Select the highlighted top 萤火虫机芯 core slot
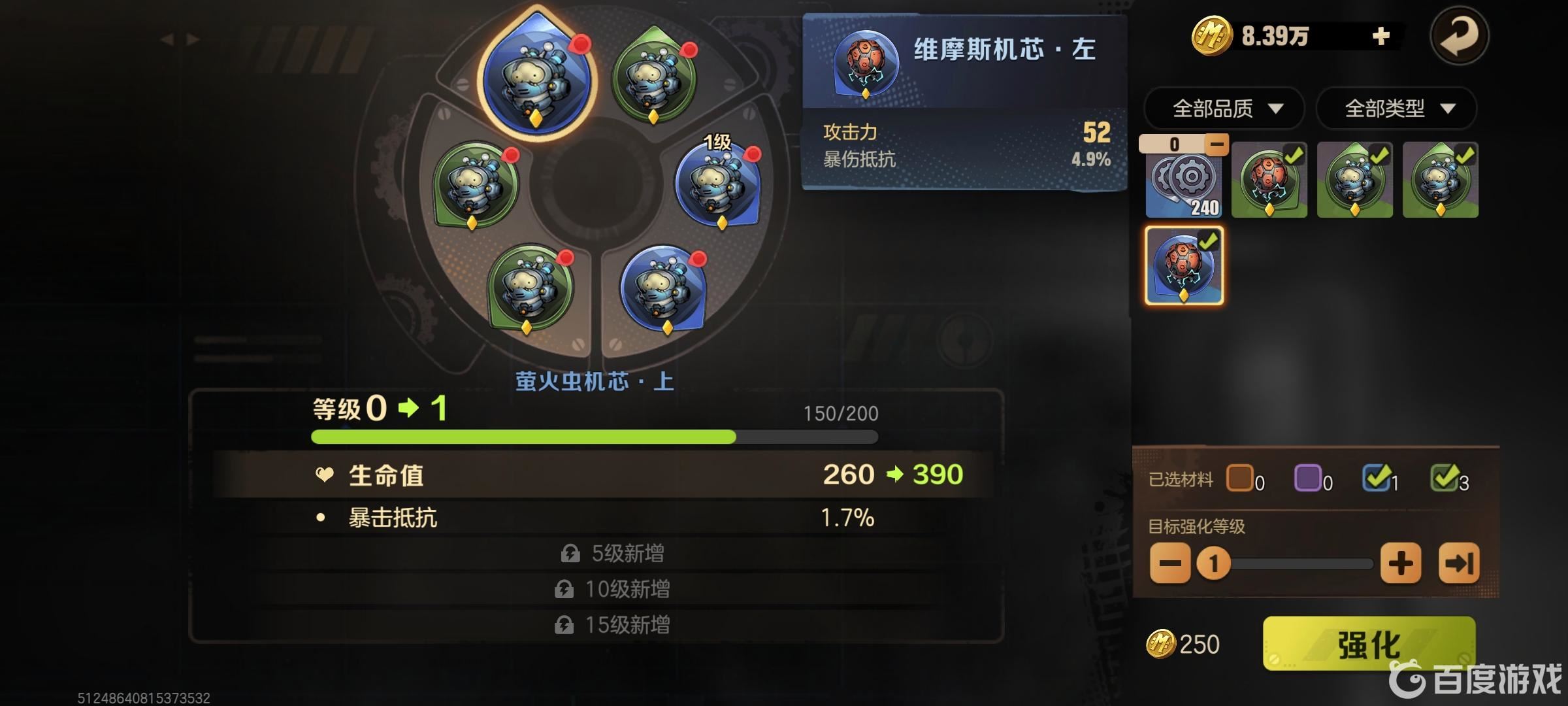 (536, 78)
